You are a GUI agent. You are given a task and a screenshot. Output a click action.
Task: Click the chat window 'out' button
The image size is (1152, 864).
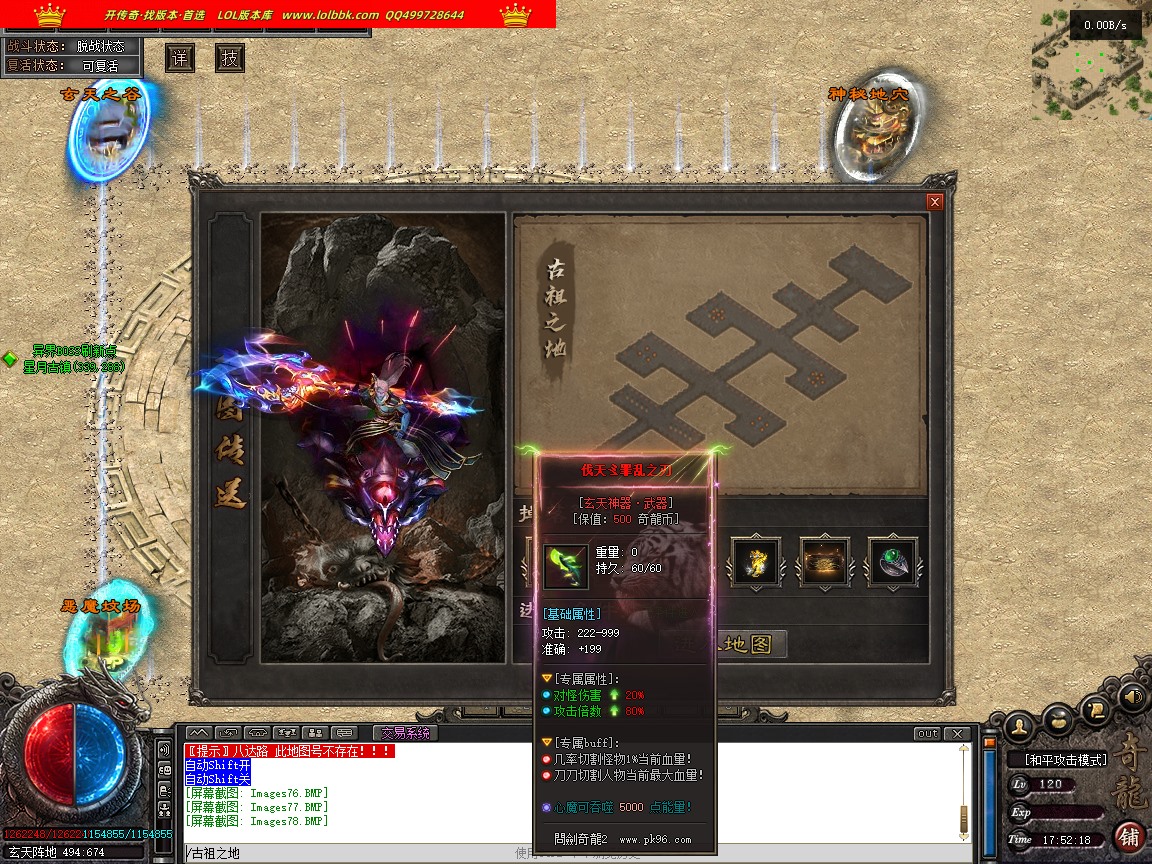coord(928,734)
